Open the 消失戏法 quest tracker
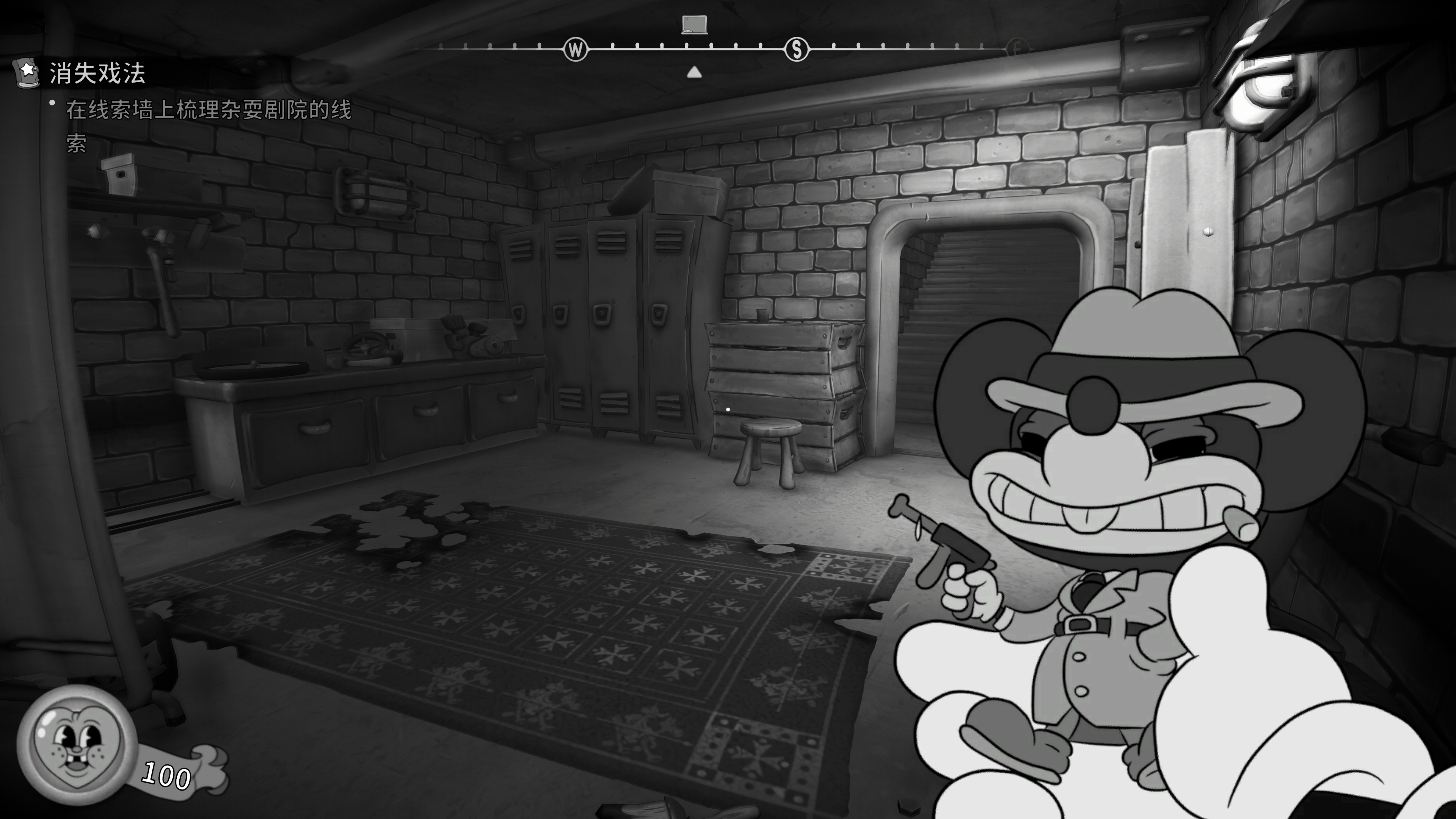This screenshot has height=819, width=1456. click(x=97, y=74)
